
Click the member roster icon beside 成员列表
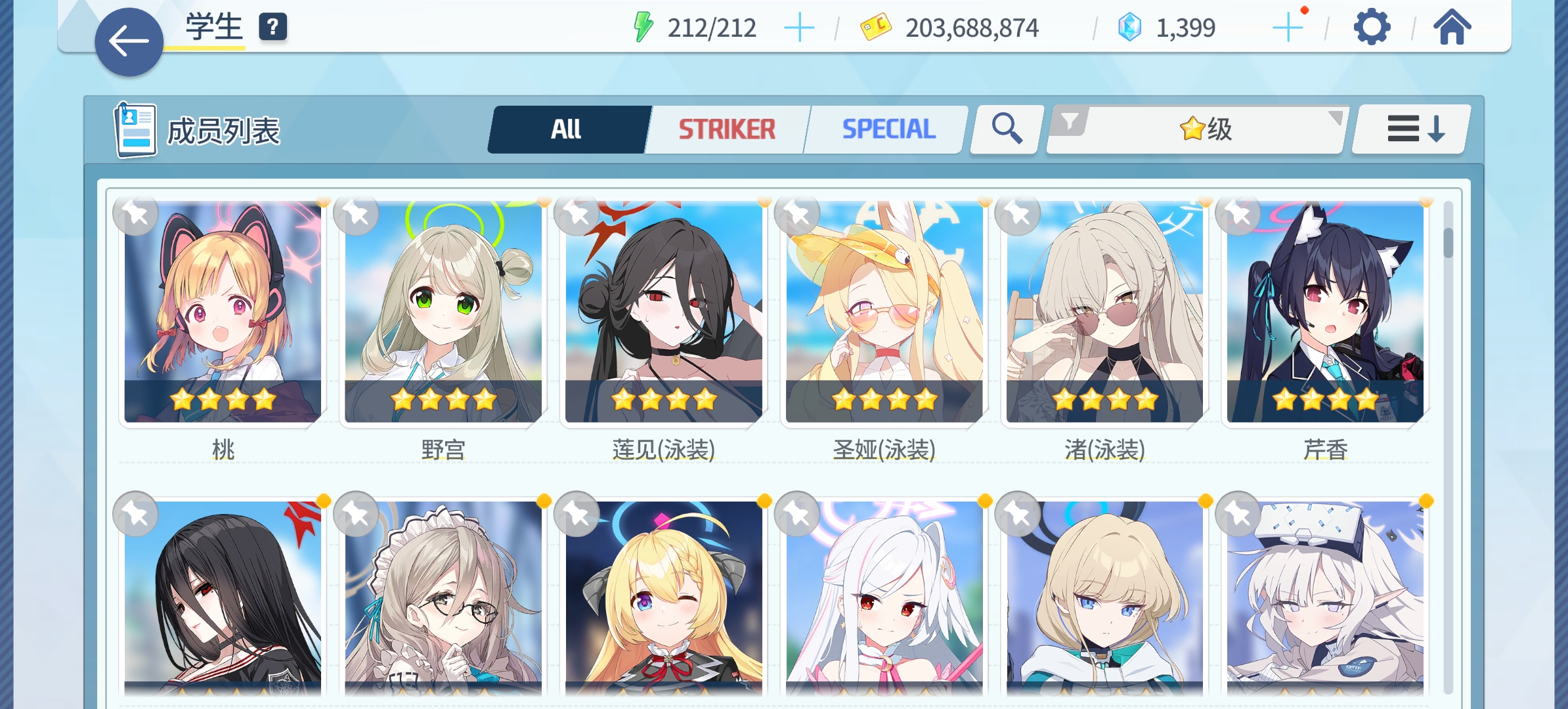pos(135,129)
